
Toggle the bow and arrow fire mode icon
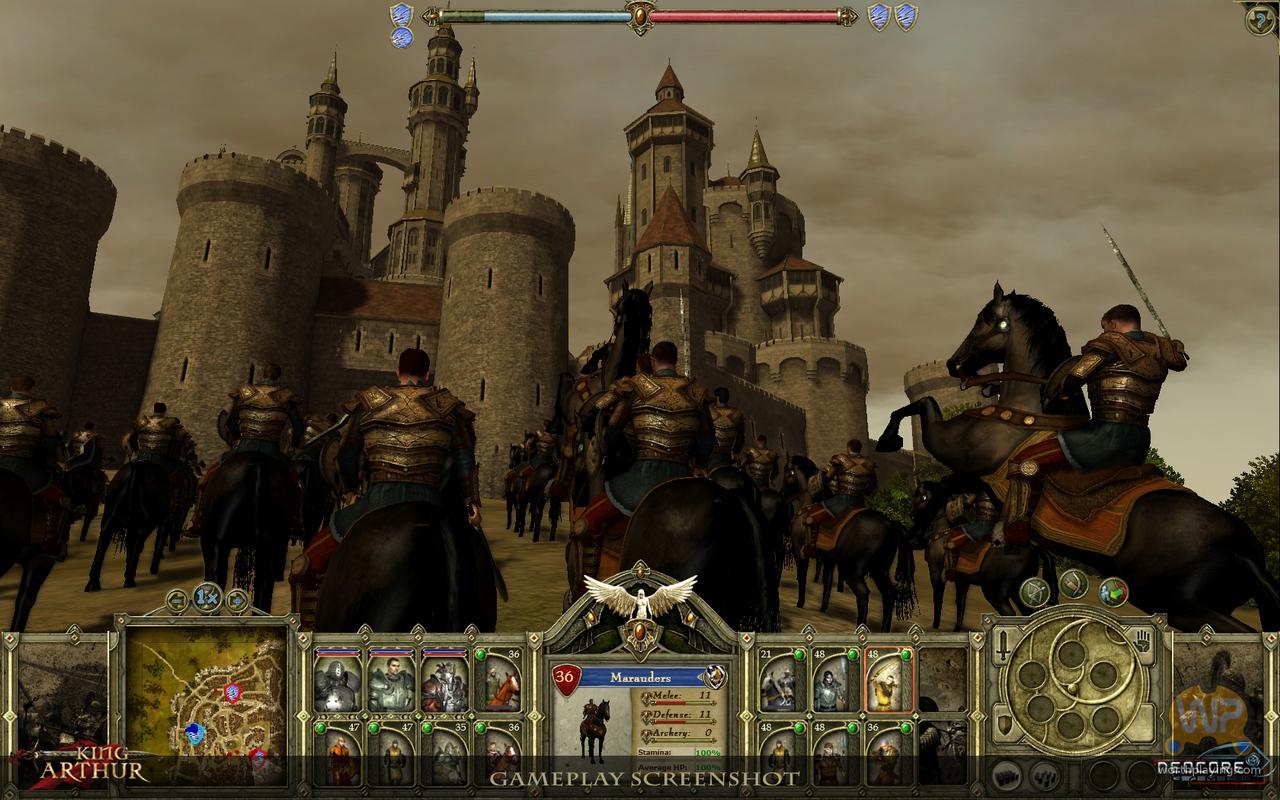tap(1034, 592)
